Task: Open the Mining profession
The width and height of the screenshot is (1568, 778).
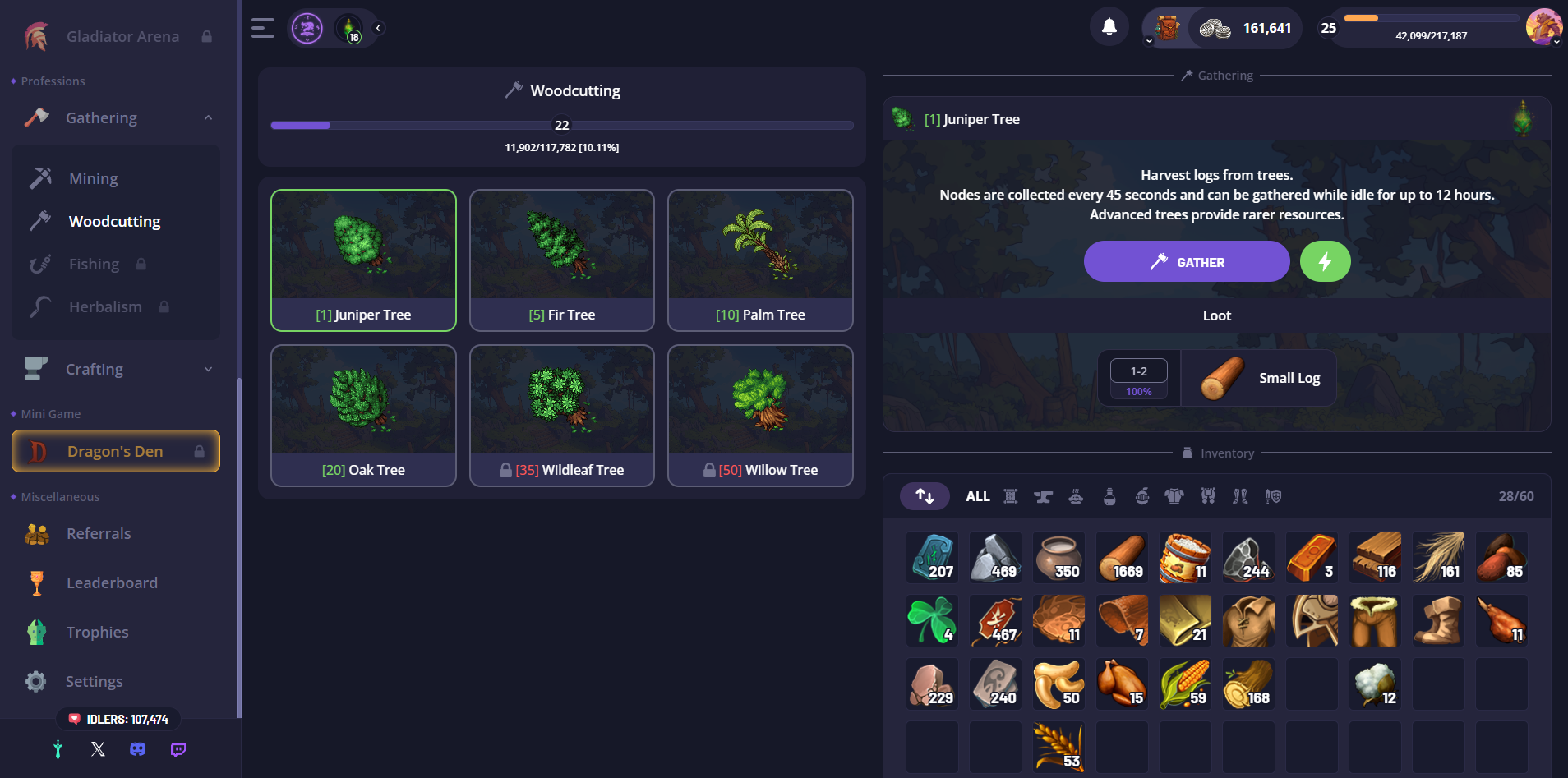Action: pyautogui.click(x=93, y=178)
